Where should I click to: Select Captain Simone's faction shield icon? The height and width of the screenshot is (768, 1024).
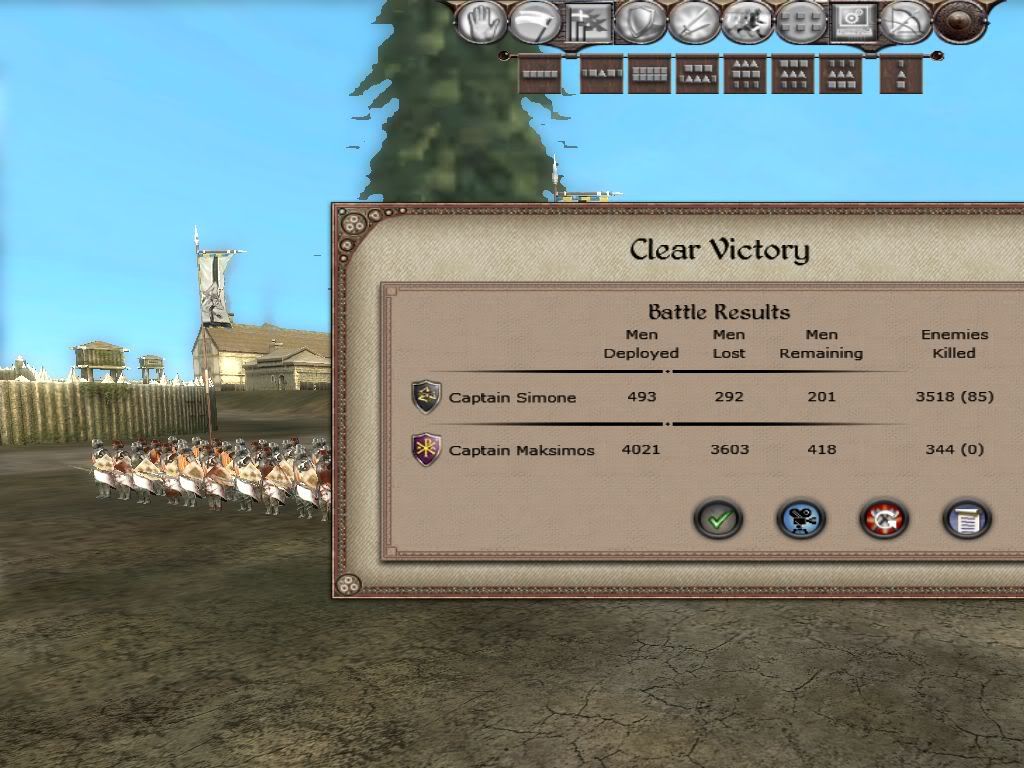click(427, 397)
